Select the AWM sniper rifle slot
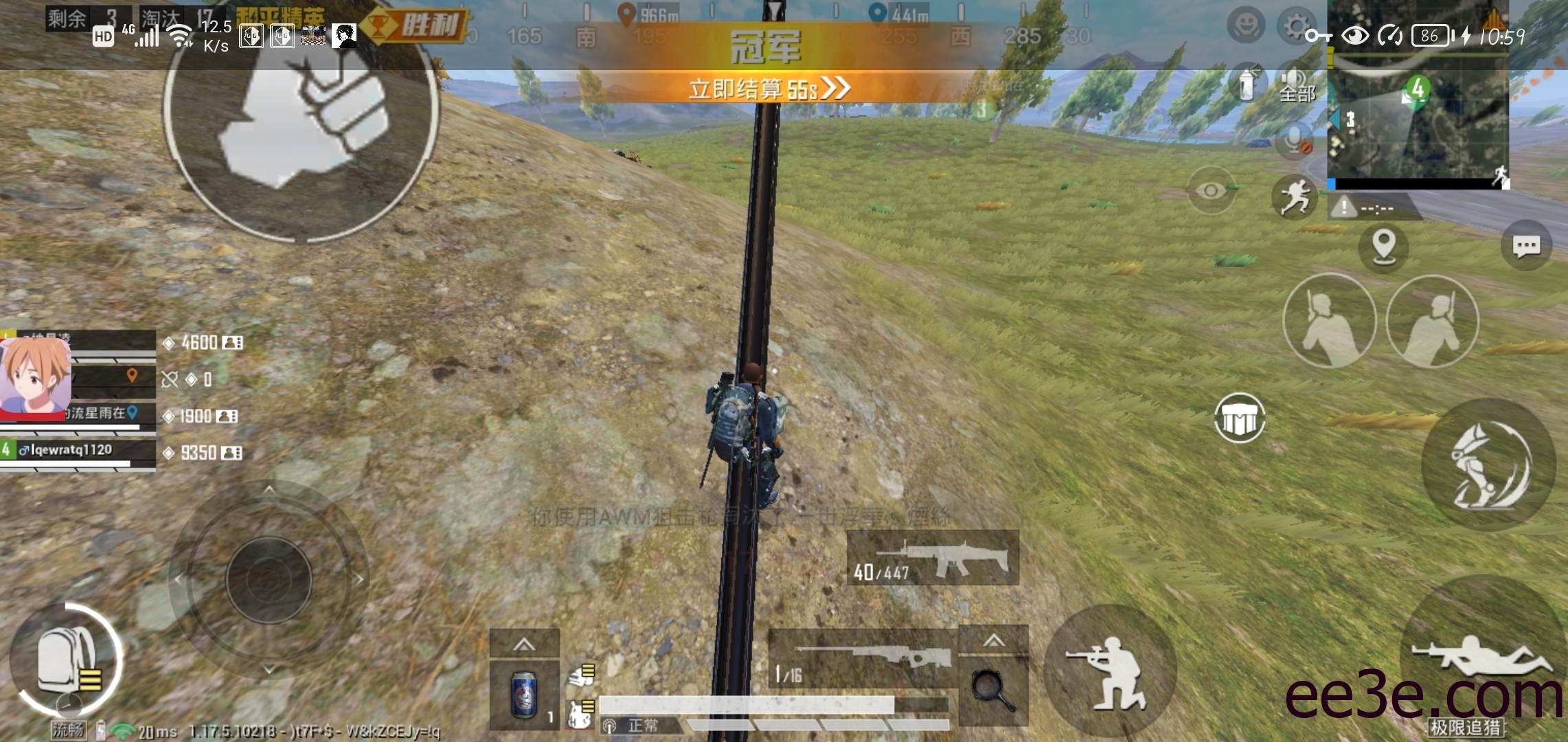 [x=863, y=658]
